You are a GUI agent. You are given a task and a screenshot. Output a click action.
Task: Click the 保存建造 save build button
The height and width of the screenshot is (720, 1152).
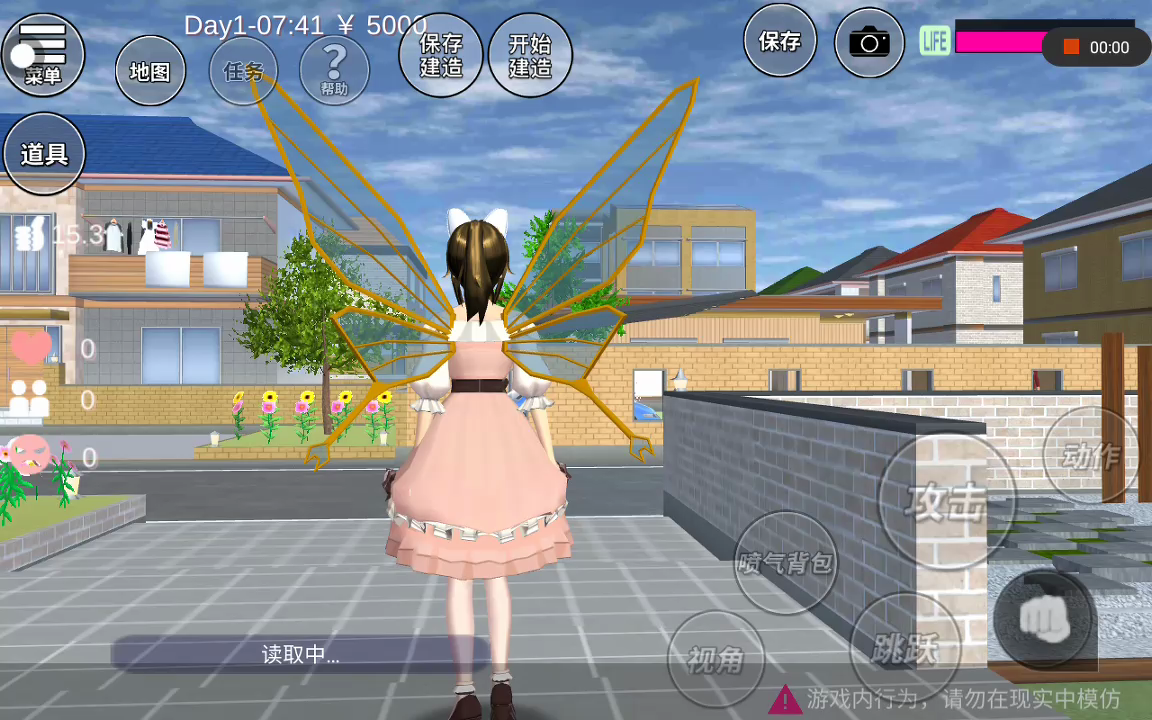click(x=441, y=55)
